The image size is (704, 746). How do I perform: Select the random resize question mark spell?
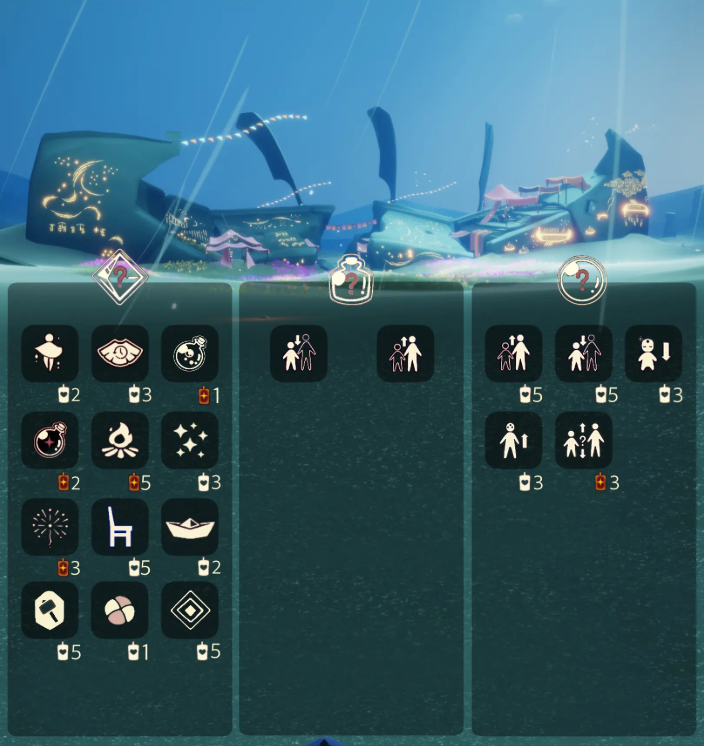tap(584, 440)
